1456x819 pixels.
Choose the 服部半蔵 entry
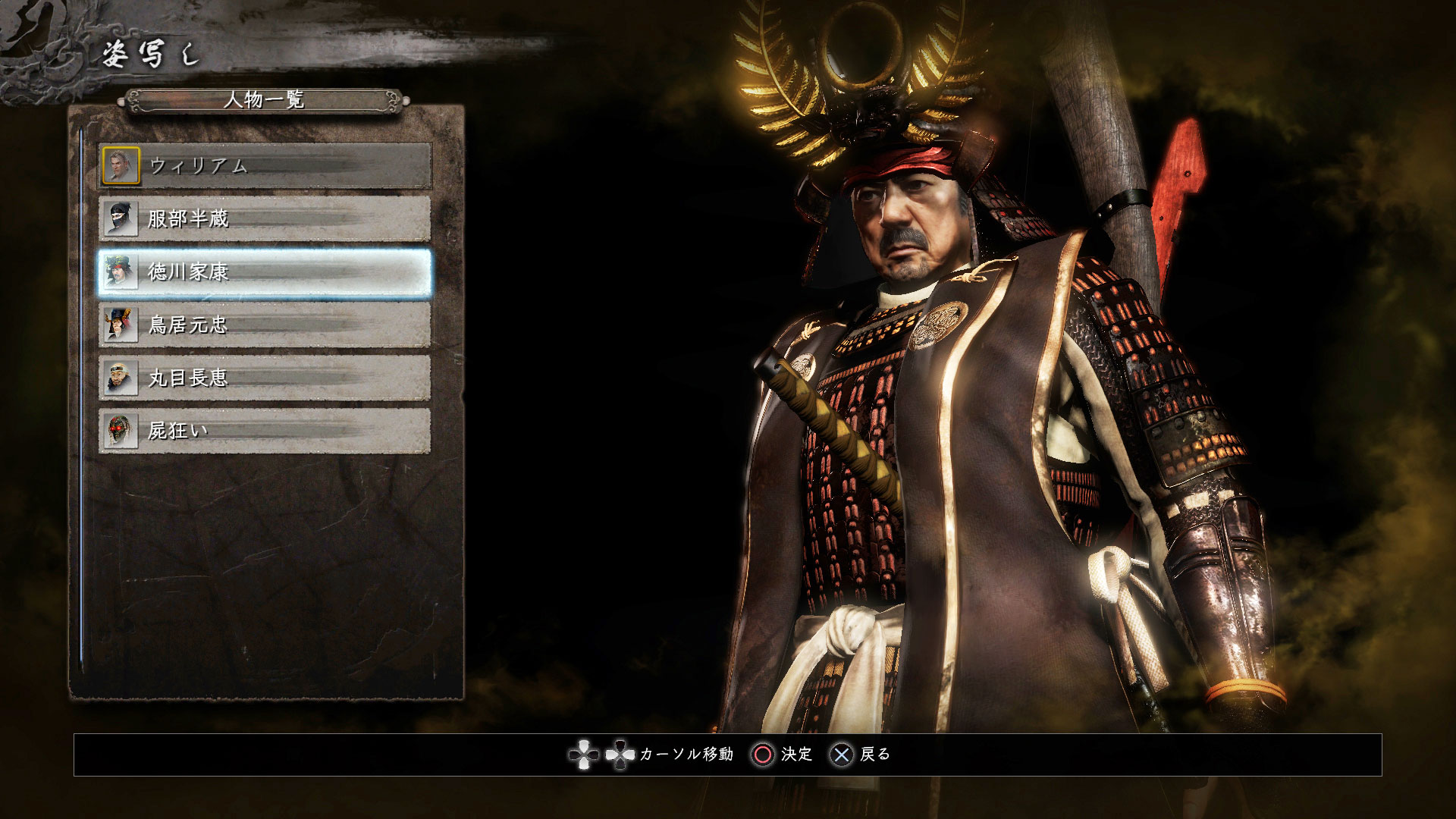click(x=265, y=219)
